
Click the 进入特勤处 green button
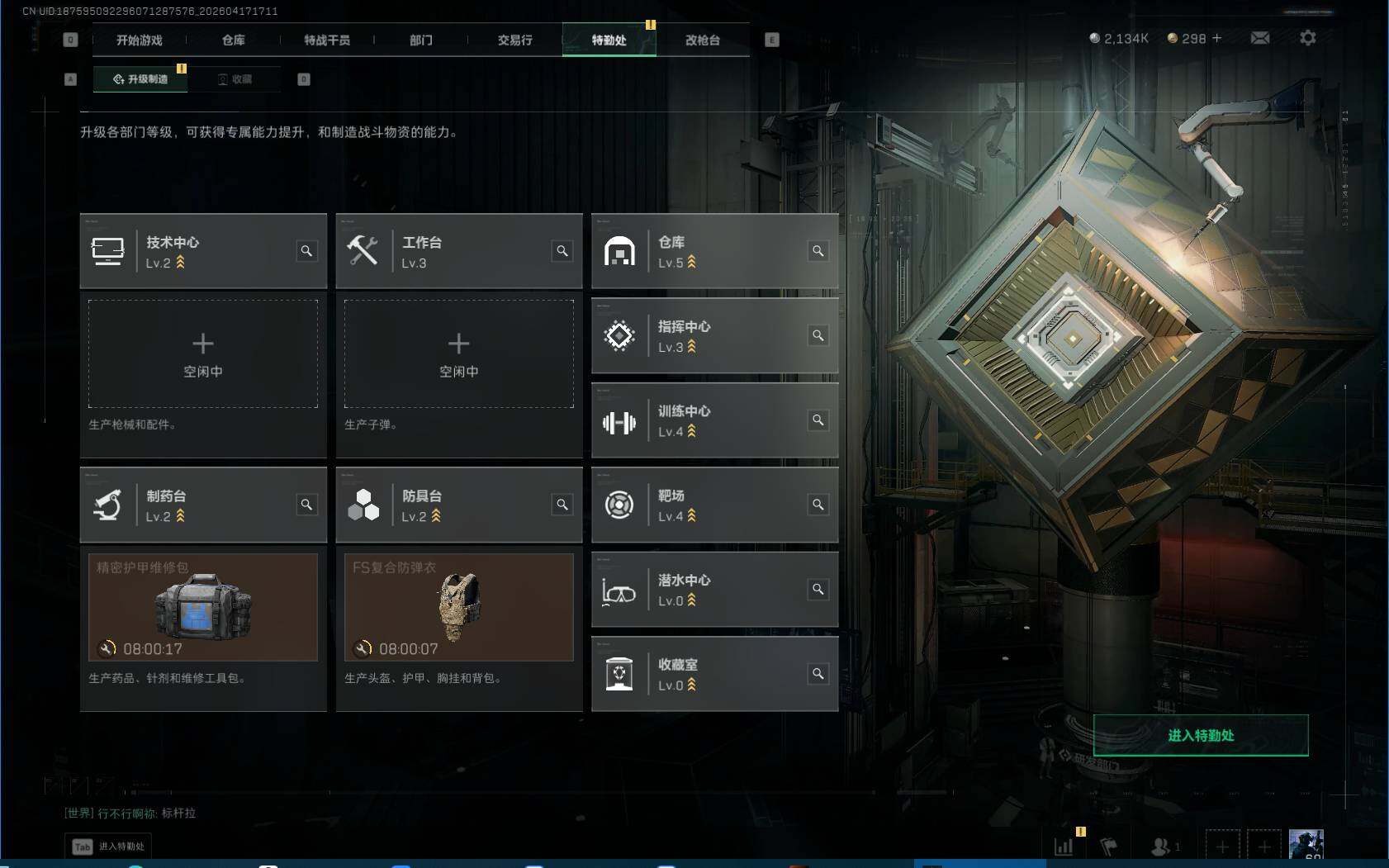pyautogui.click(x=1201, y=735)
